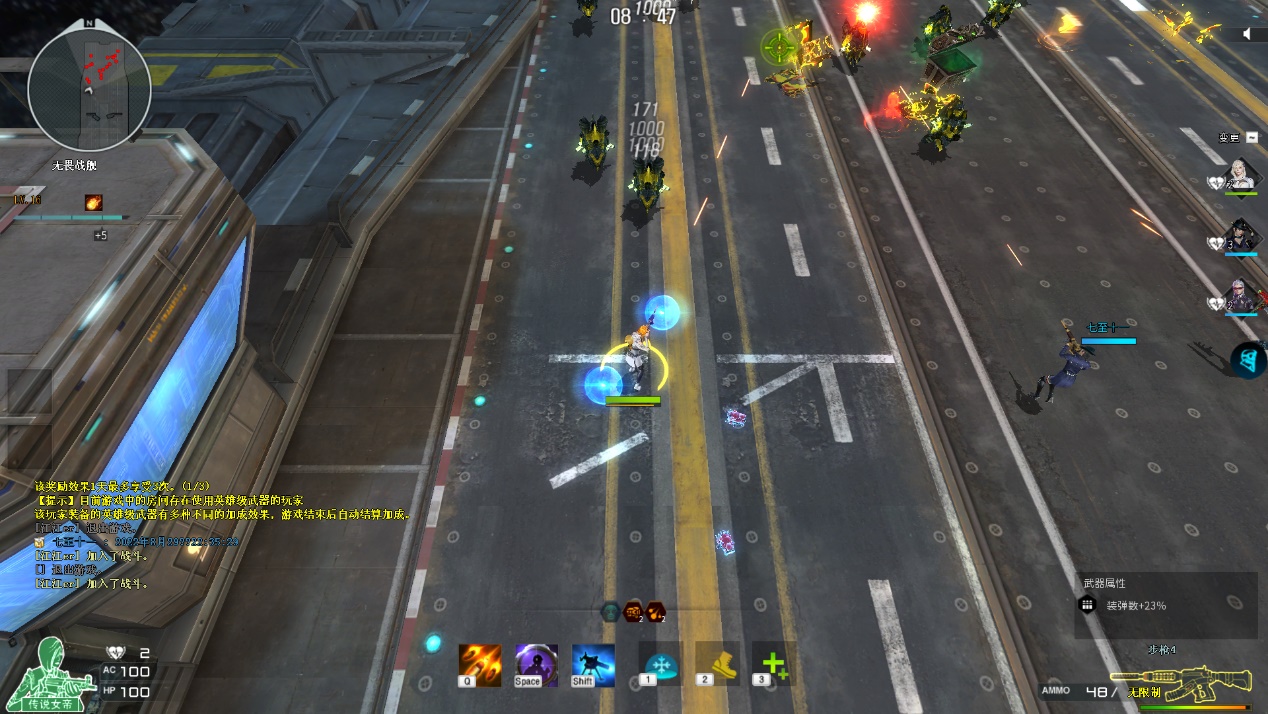Open the weapon attributes panel

coord(1165,605)
